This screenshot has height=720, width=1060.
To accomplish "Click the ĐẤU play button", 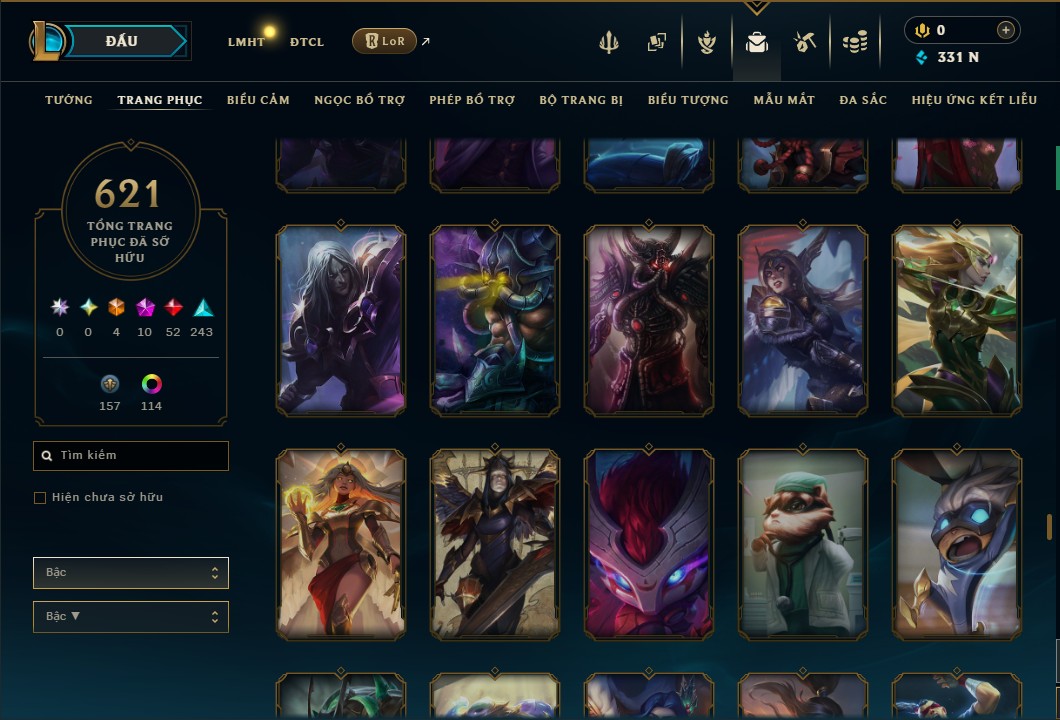I will 122,41.
